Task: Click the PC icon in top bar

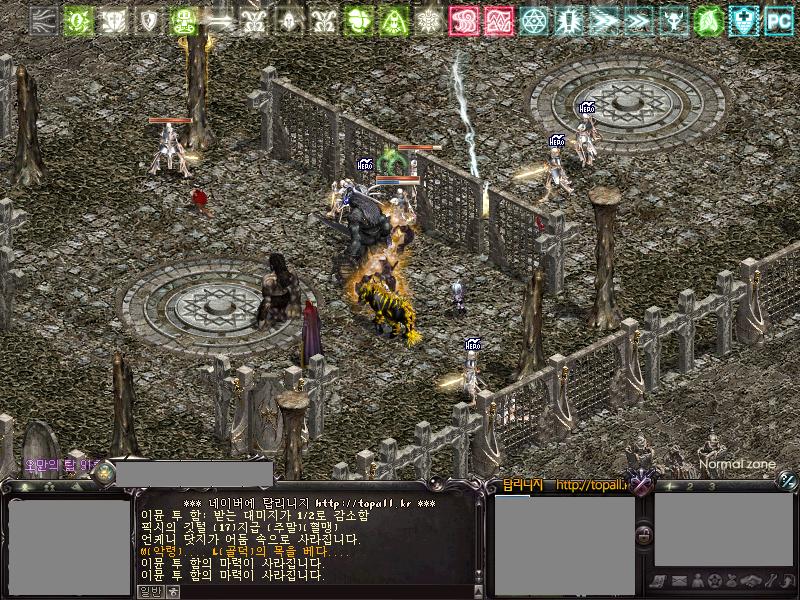Action: click(x=779, y=19)
